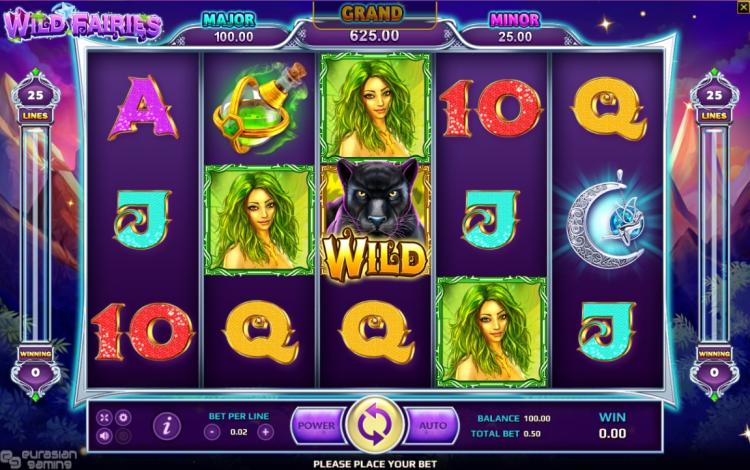Toggle the sound speaker icon

point(105,435)
